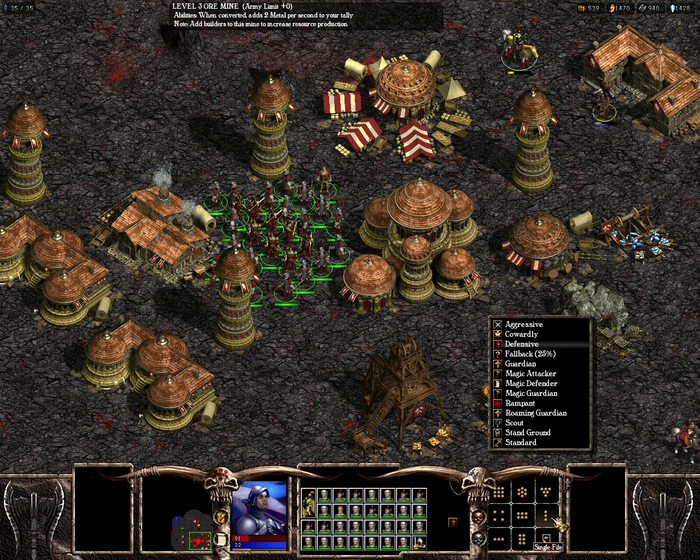Viewport: 700px width, 560px height.
Task: Open the scroll icon below the shield
Action: point(222,539)
